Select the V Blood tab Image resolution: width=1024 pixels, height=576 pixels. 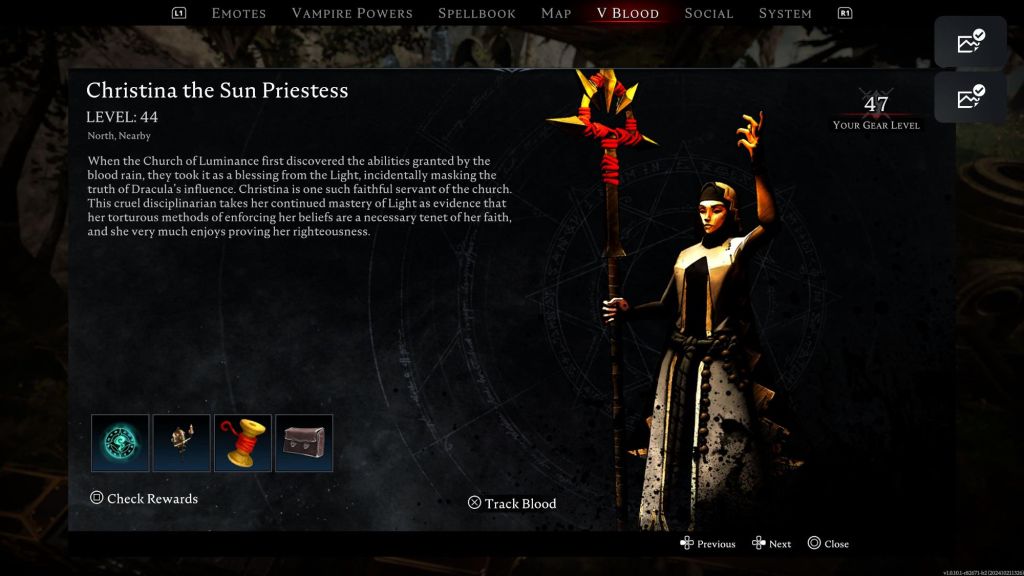click(x=628, y=13)
